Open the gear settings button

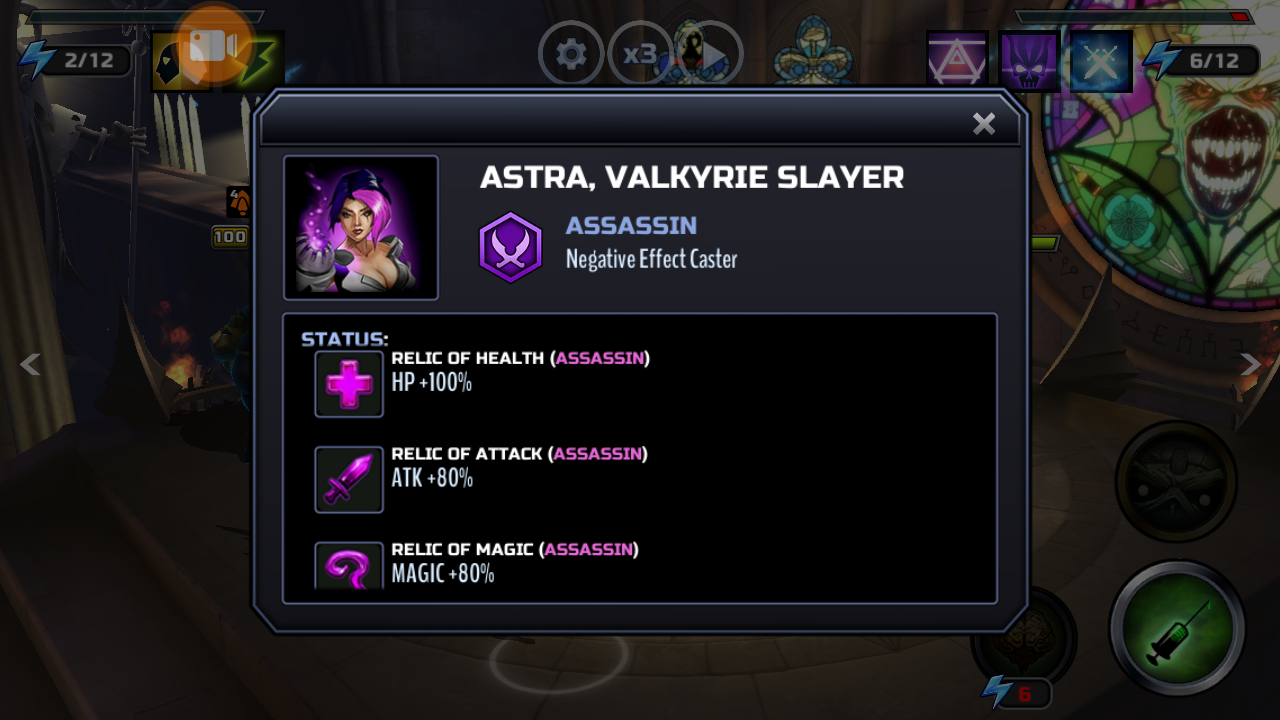[571, 54]
